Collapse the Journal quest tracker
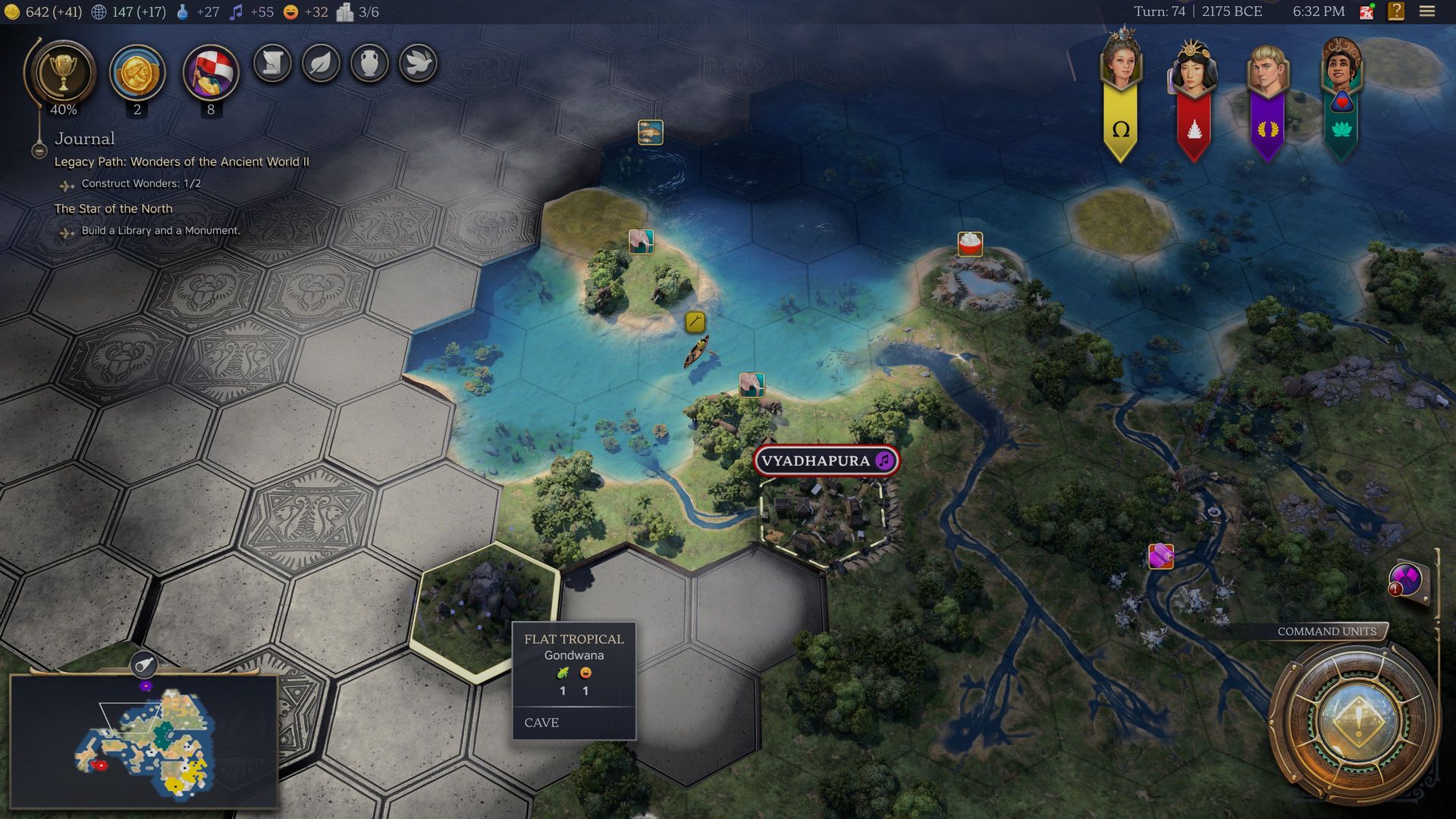 [39, 150]
